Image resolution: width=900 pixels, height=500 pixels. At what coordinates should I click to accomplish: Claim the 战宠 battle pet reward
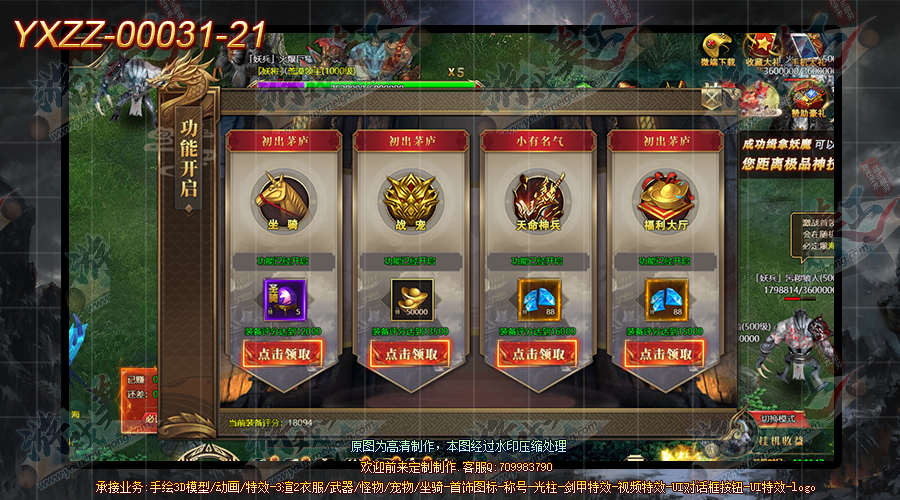tap(410, 353)
